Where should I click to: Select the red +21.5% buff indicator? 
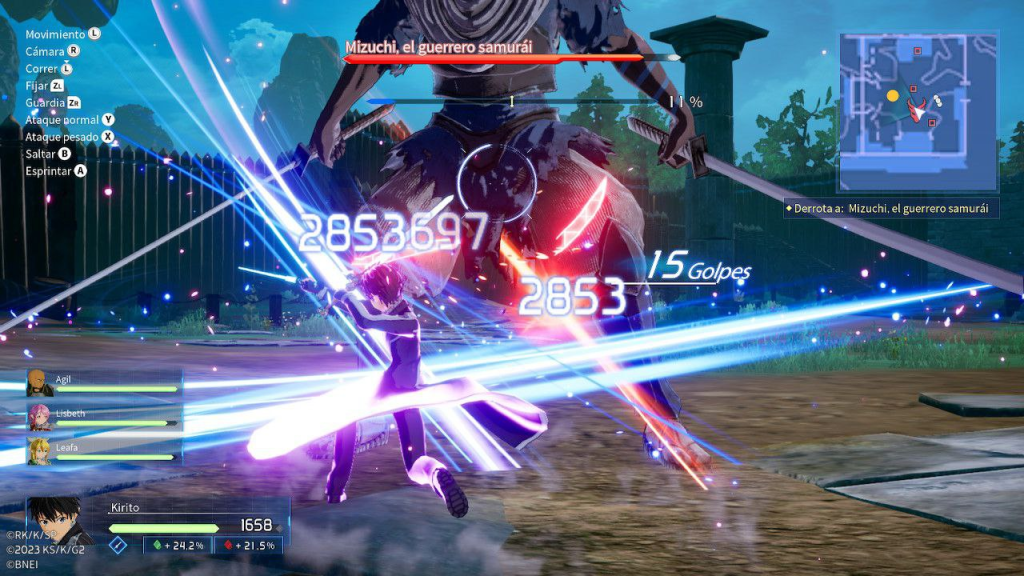pyautogui.click(x=250, y=545)
